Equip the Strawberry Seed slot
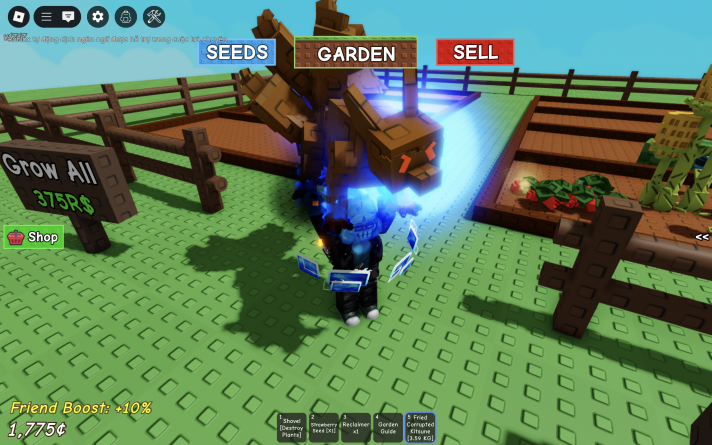Viewport: 712px width, 445px height. coord(323,427)
